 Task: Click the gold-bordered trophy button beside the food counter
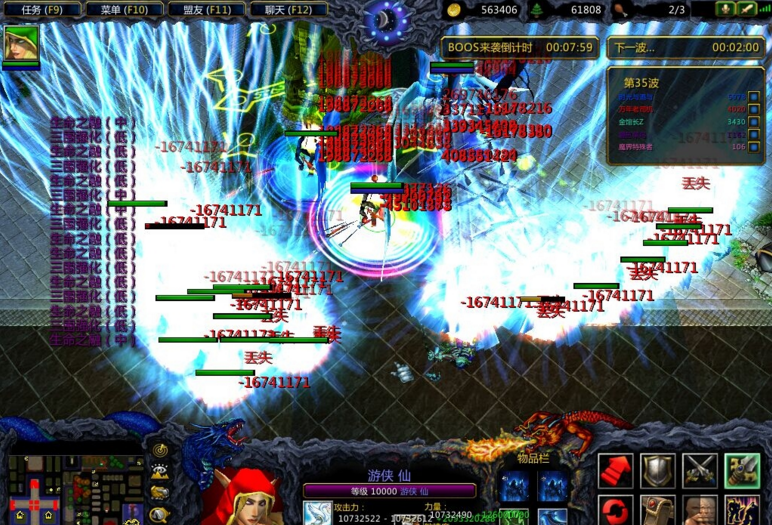click(x=723, y=10)
